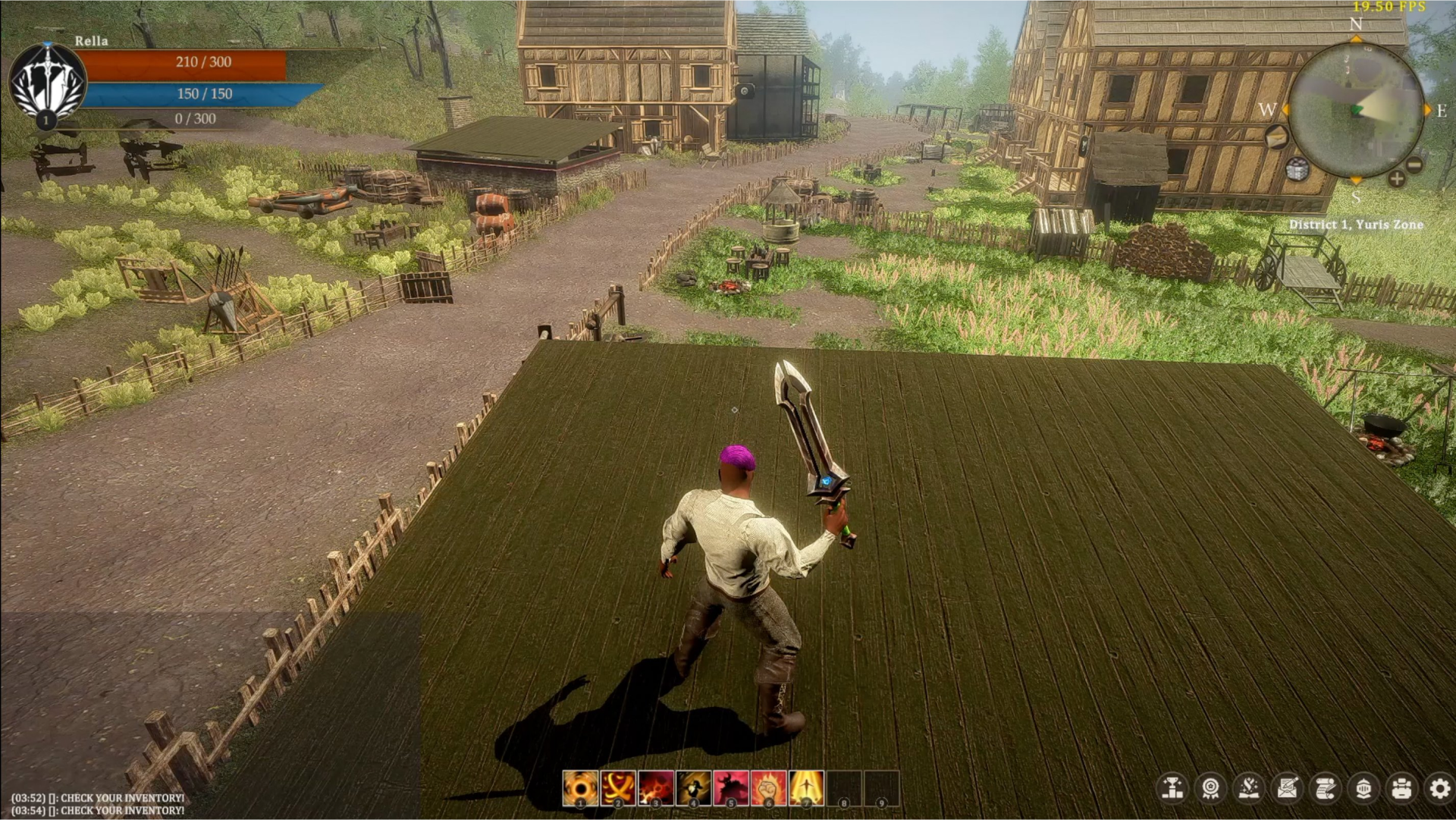Open the quest scroll with quill
1456x820 pixels.
pos(1325,789)
